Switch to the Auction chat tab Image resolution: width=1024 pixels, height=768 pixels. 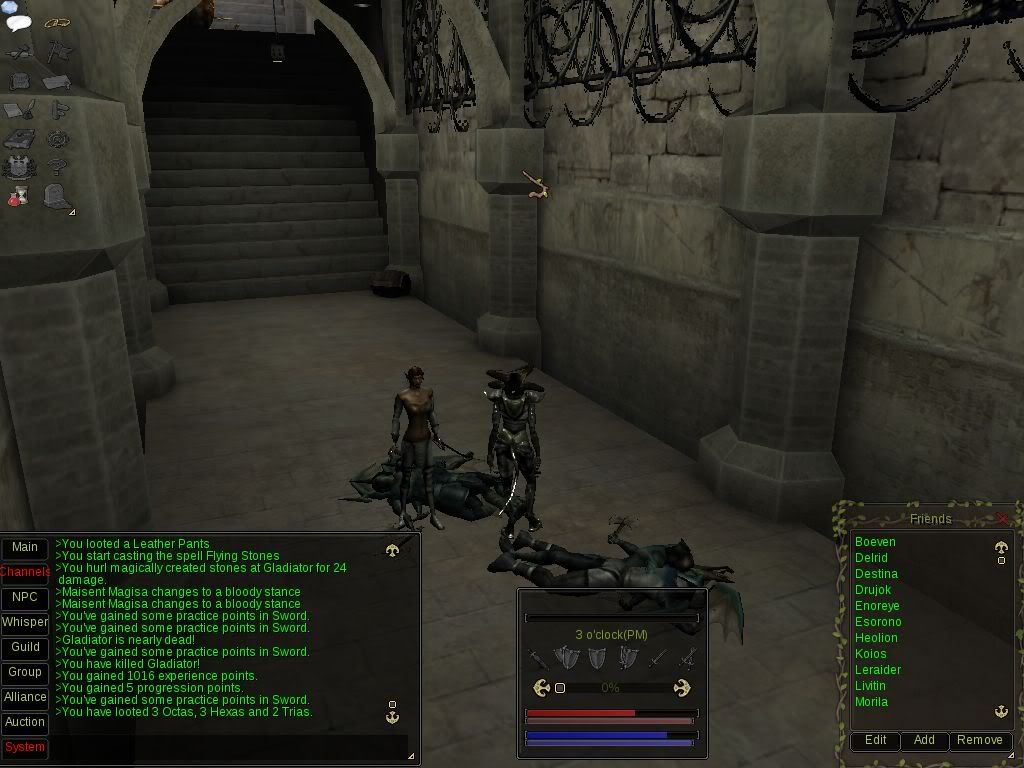(x=25, y=722)
